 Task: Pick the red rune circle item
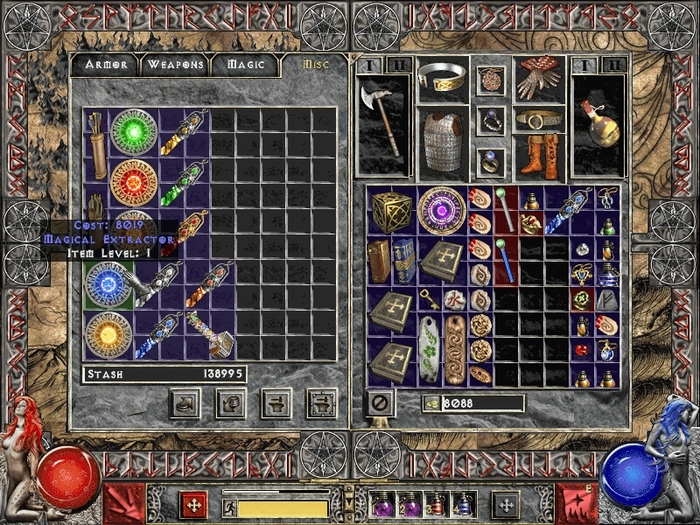[x=135, y=183]
